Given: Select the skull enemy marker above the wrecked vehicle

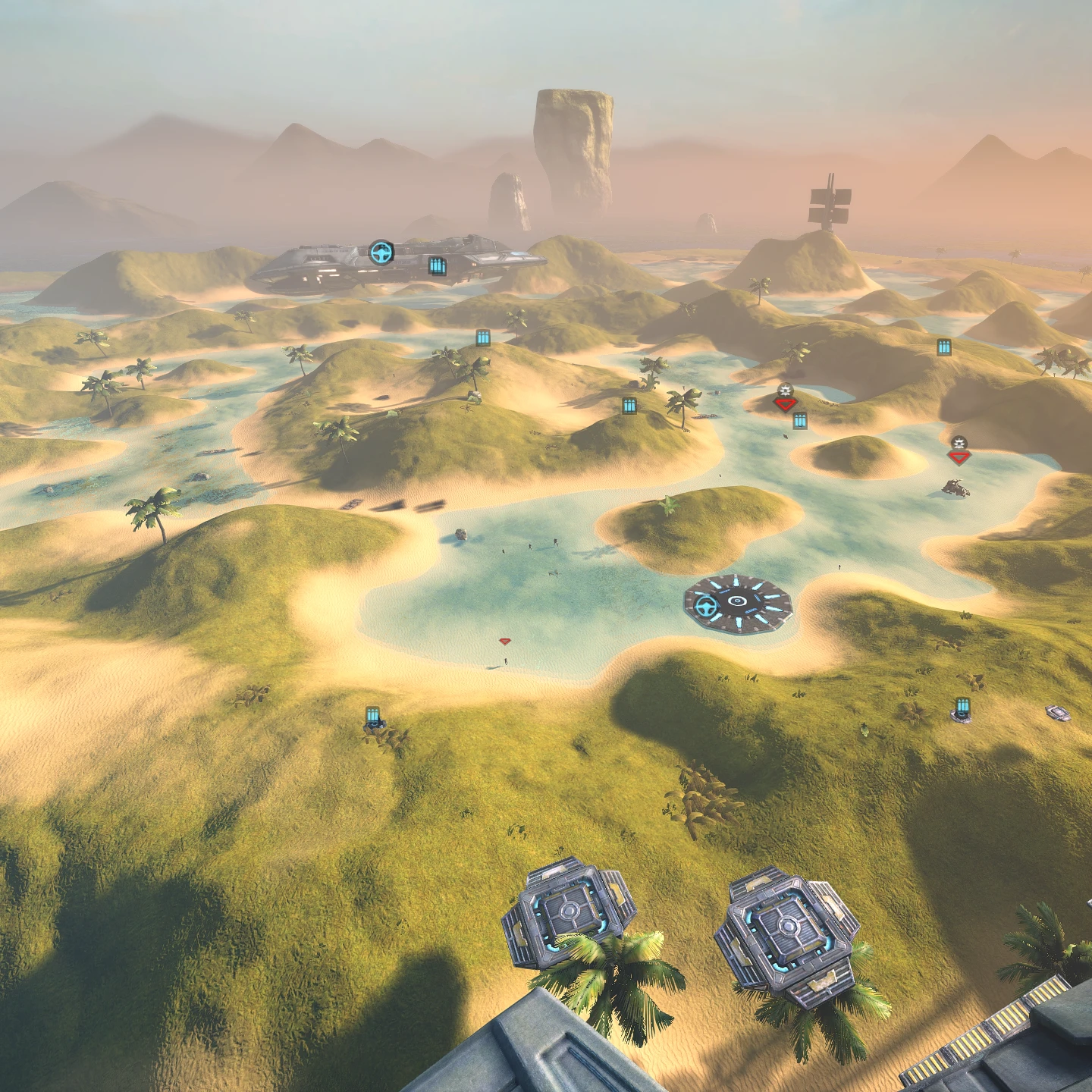Looking at the screenshot, I should pos(959,450).
